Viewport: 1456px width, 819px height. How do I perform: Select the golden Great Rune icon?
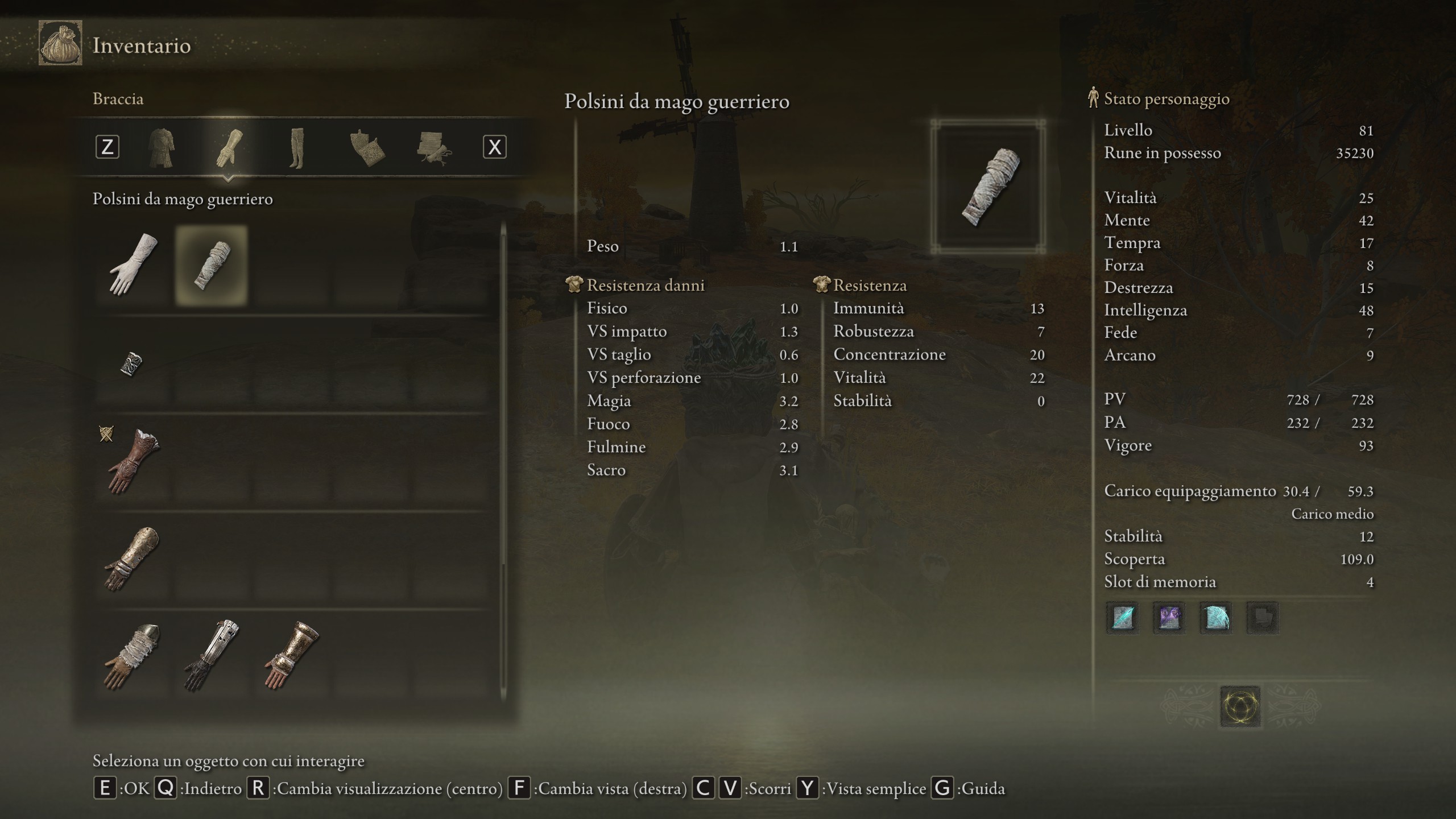pos(1240,707)
